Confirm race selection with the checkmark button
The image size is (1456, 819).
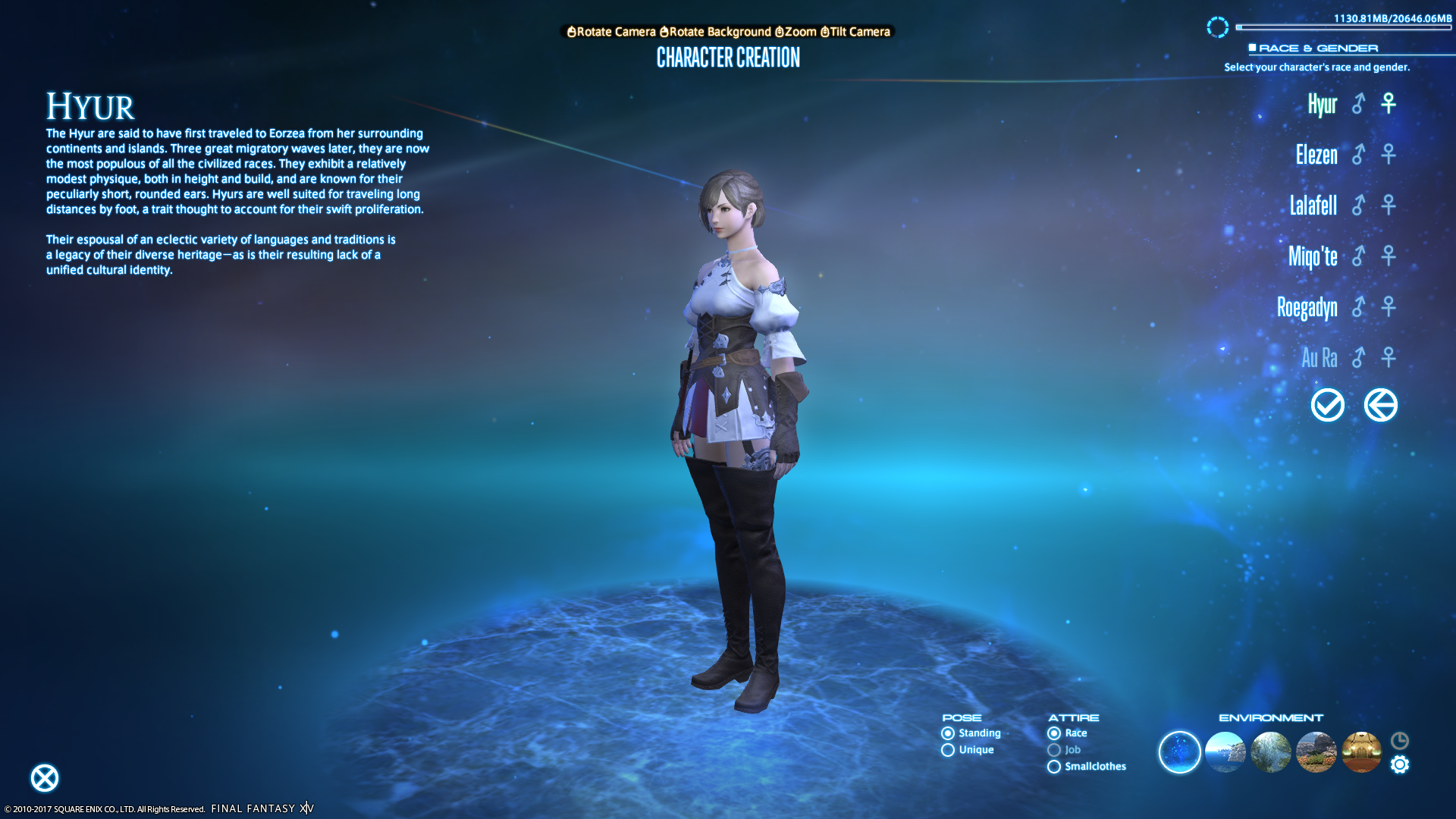(x=1328, y=405)
